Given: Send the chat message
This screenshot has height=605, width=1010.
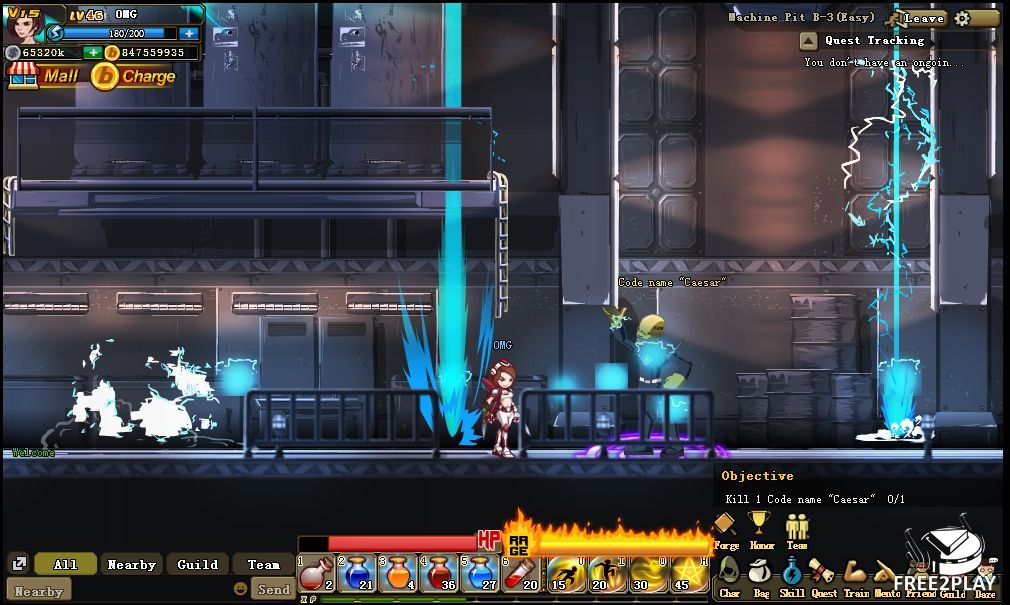Looking at the screenshot, I should 273,589.
